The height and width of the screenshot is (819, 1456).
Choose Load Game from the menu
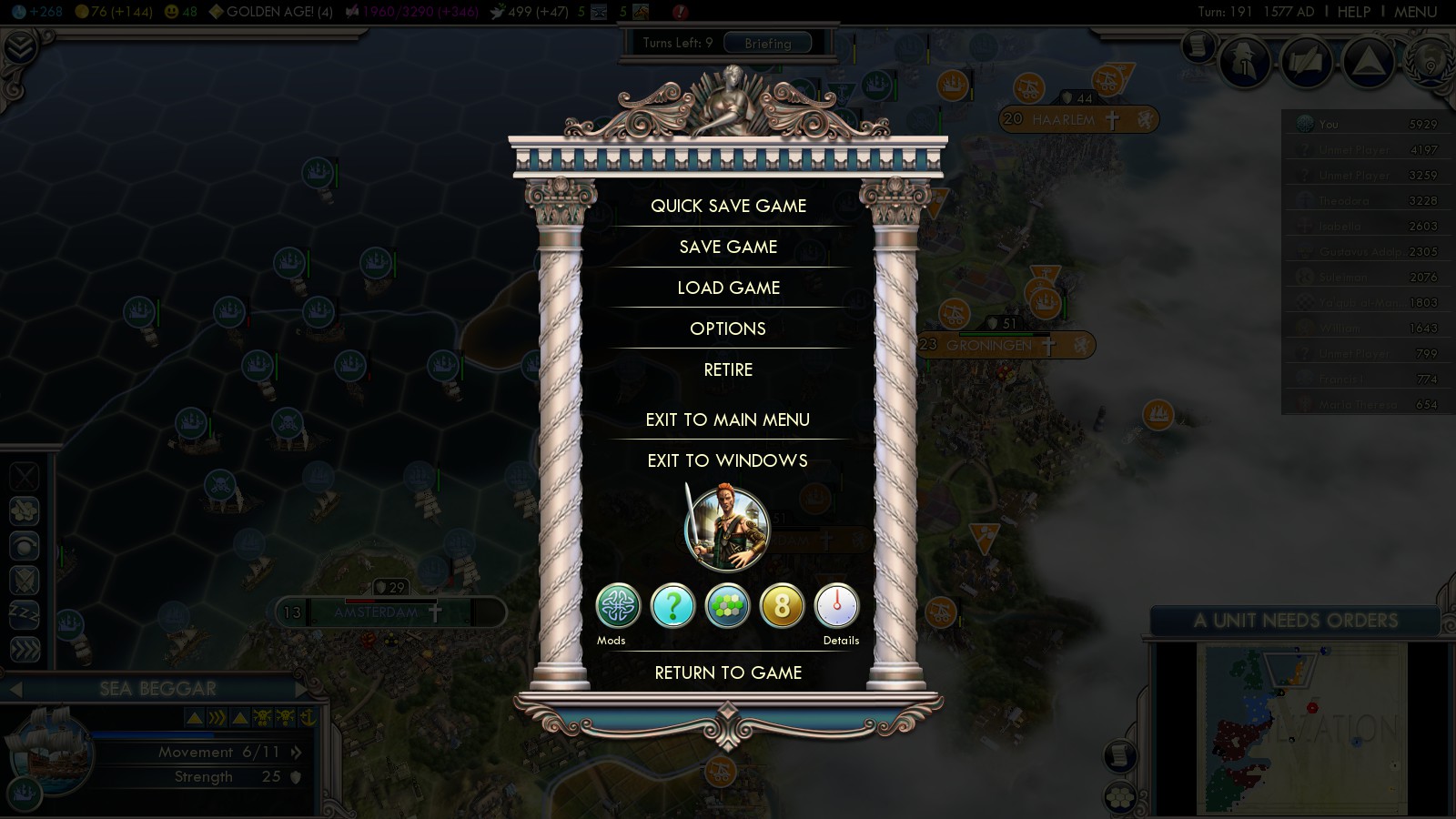pos(728,288)
